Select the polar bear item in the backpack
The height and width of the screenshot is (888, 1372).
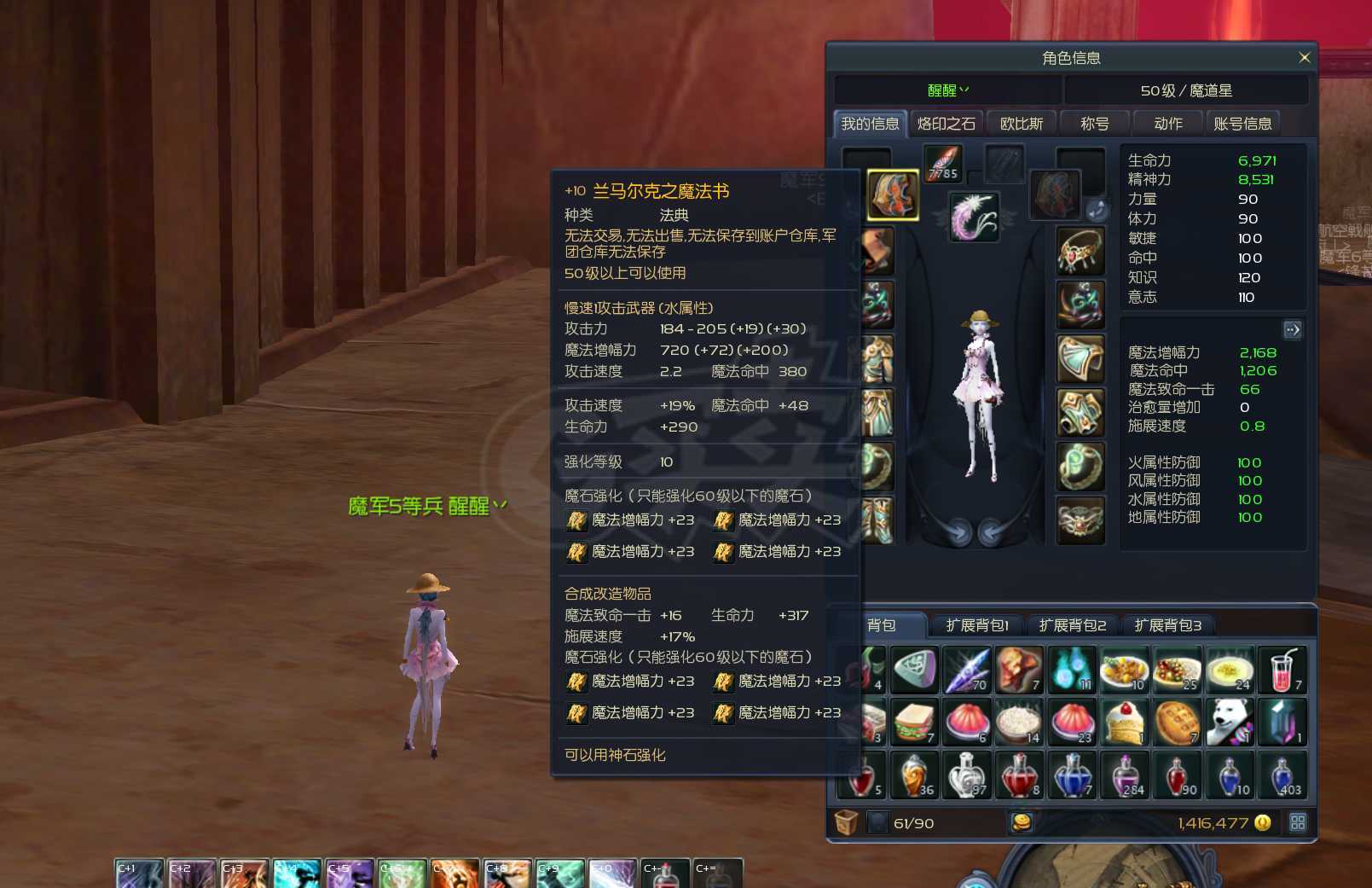pos(1230,721)
